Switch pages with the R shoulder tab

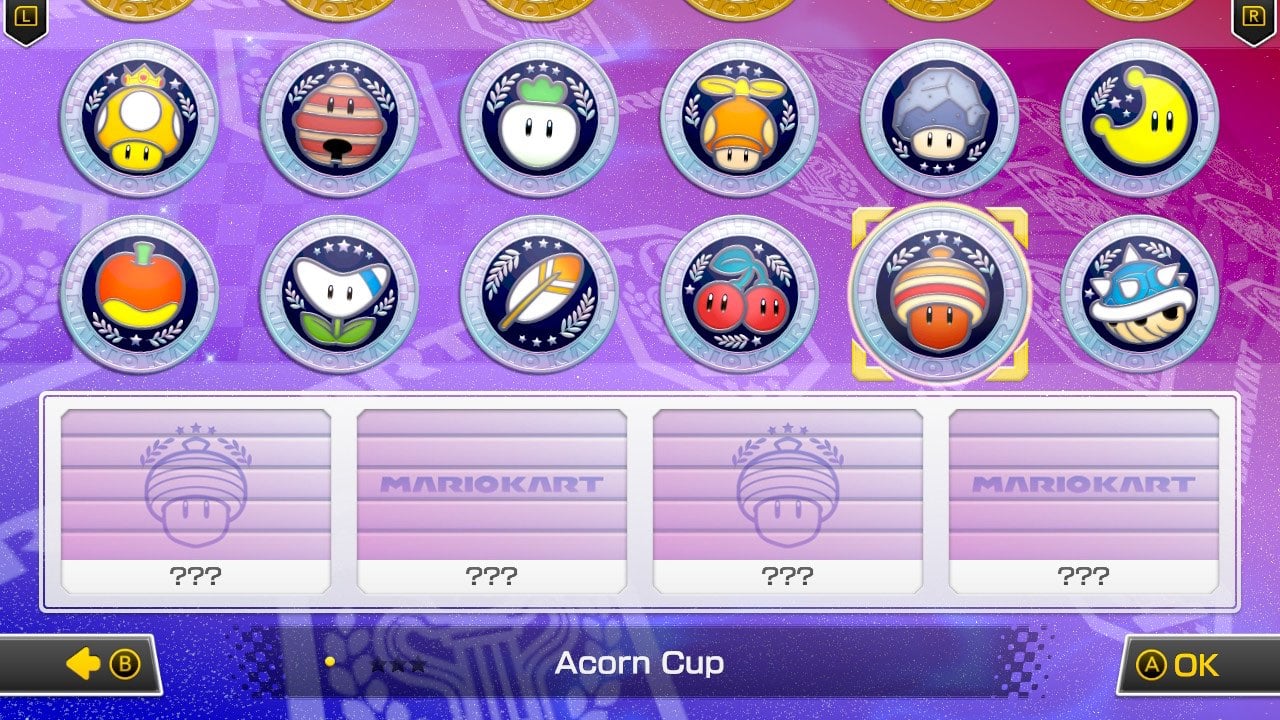tap(1252, 15)
